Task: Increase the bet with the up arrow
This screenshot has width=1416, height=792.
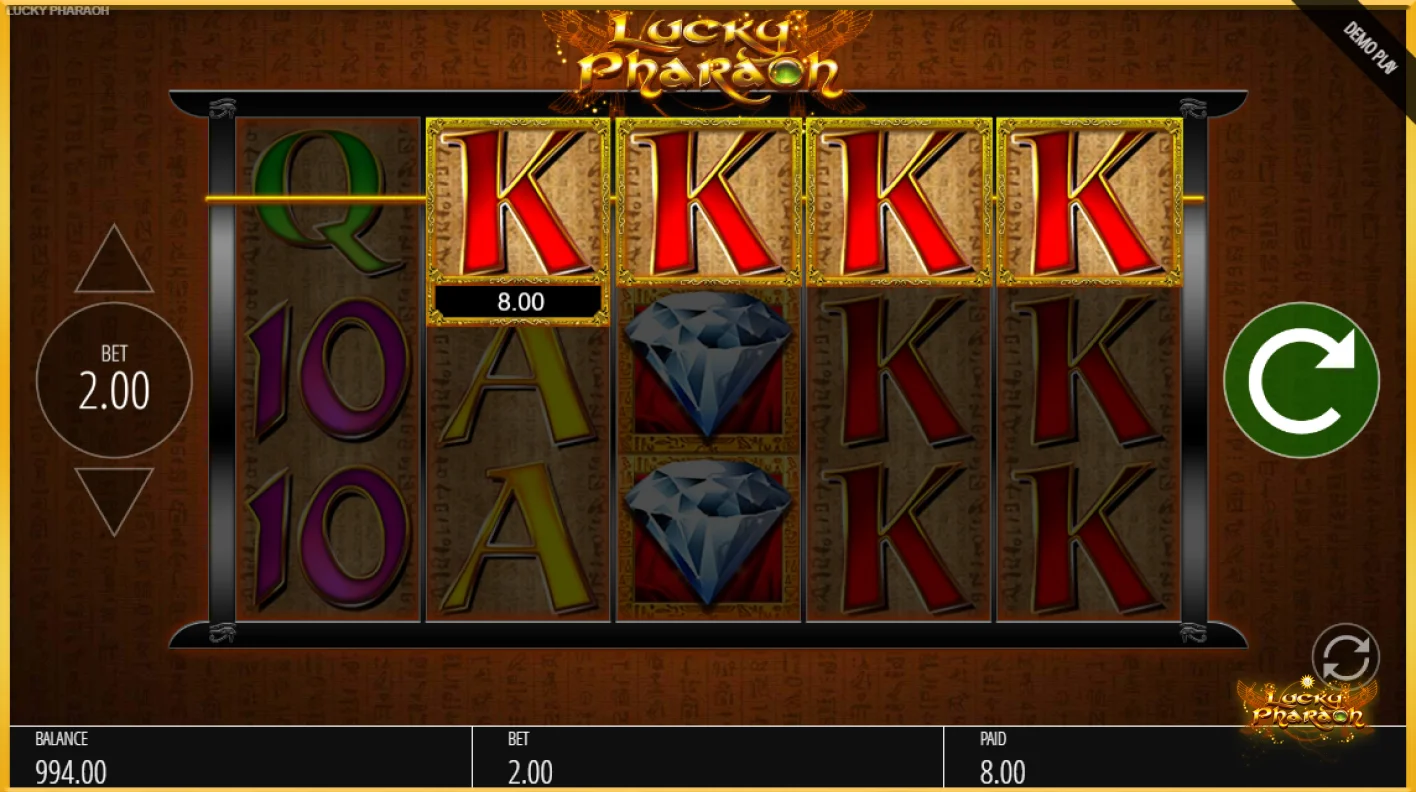Action: tap(113, 255)
